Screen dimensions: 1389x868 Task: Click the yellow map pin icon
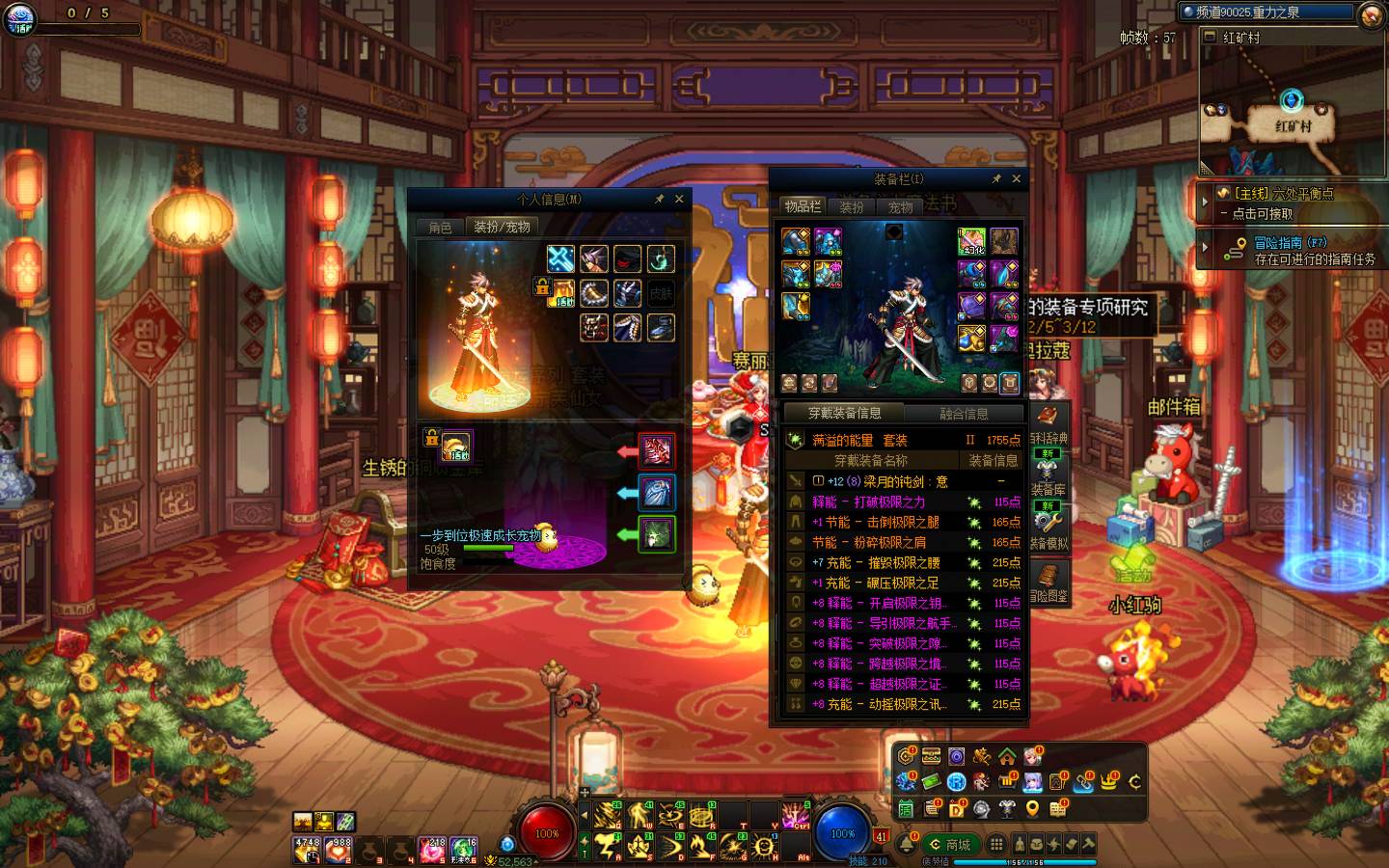click(x=1032, y=808)
